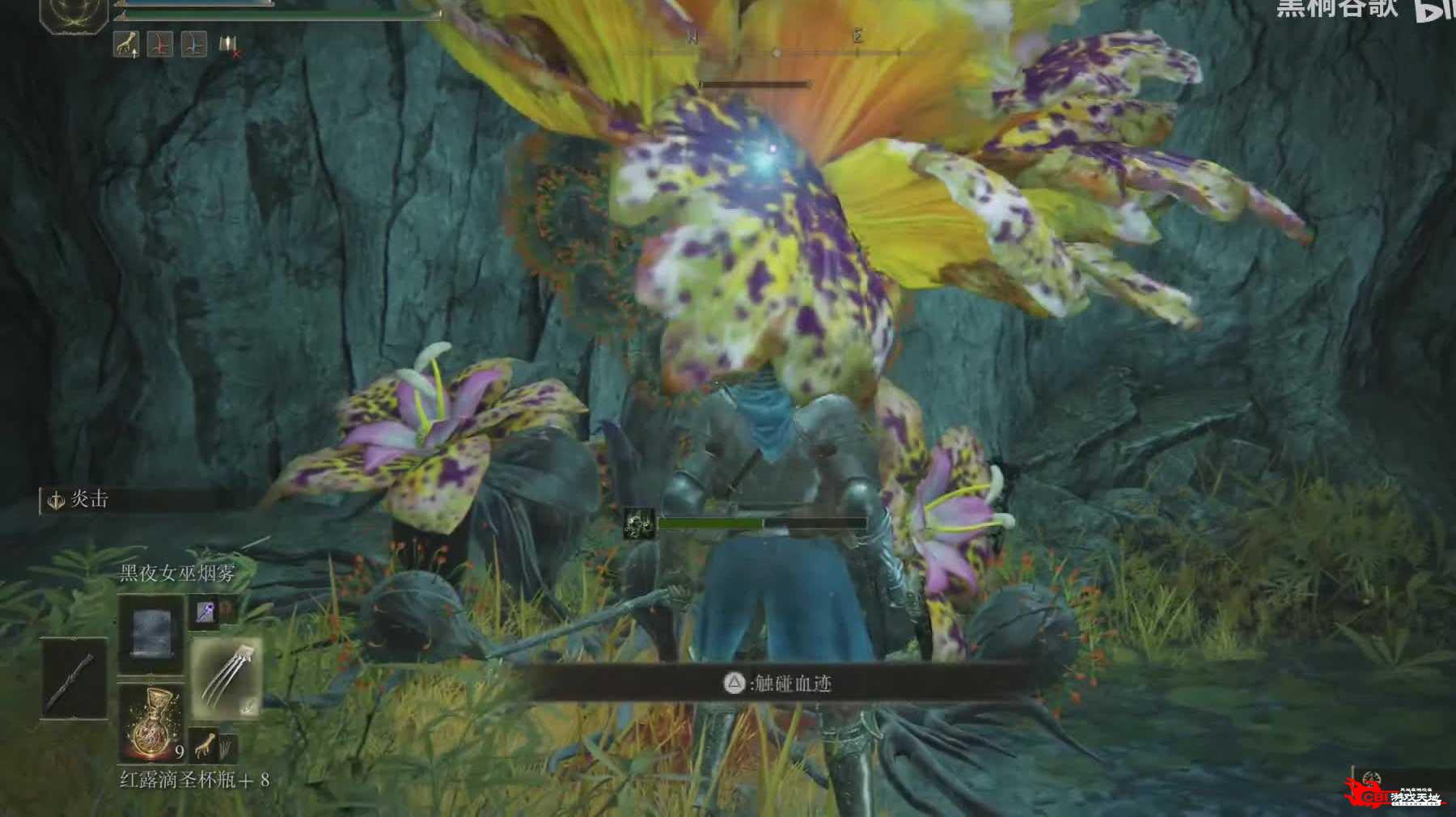Viewport: 1456px width, 817px height.
Task: Click the blue branch status effect icon
Action: point(193,44)
